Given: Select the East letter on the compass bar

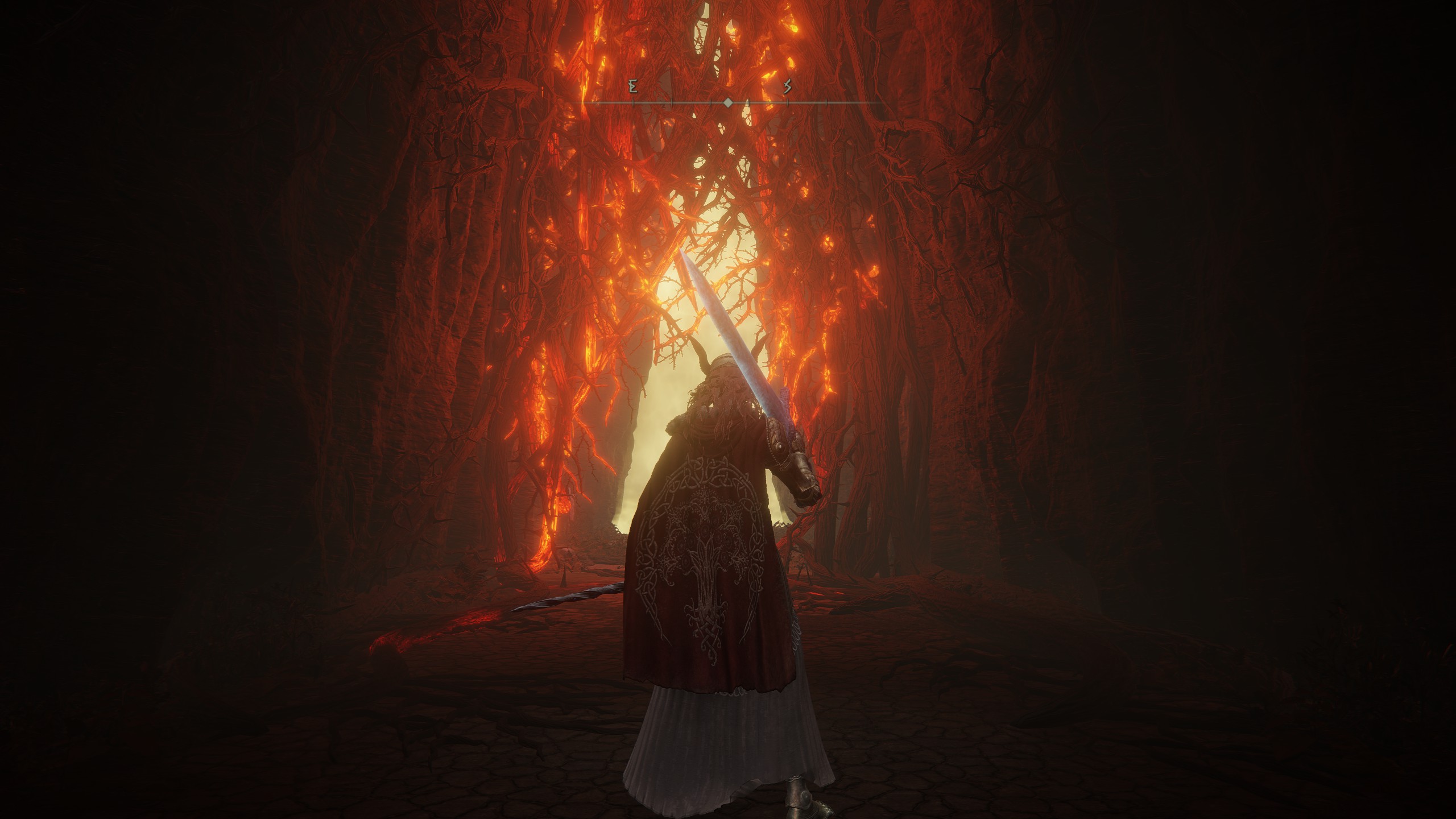Looking at the screenshot, I should (633, 87).
